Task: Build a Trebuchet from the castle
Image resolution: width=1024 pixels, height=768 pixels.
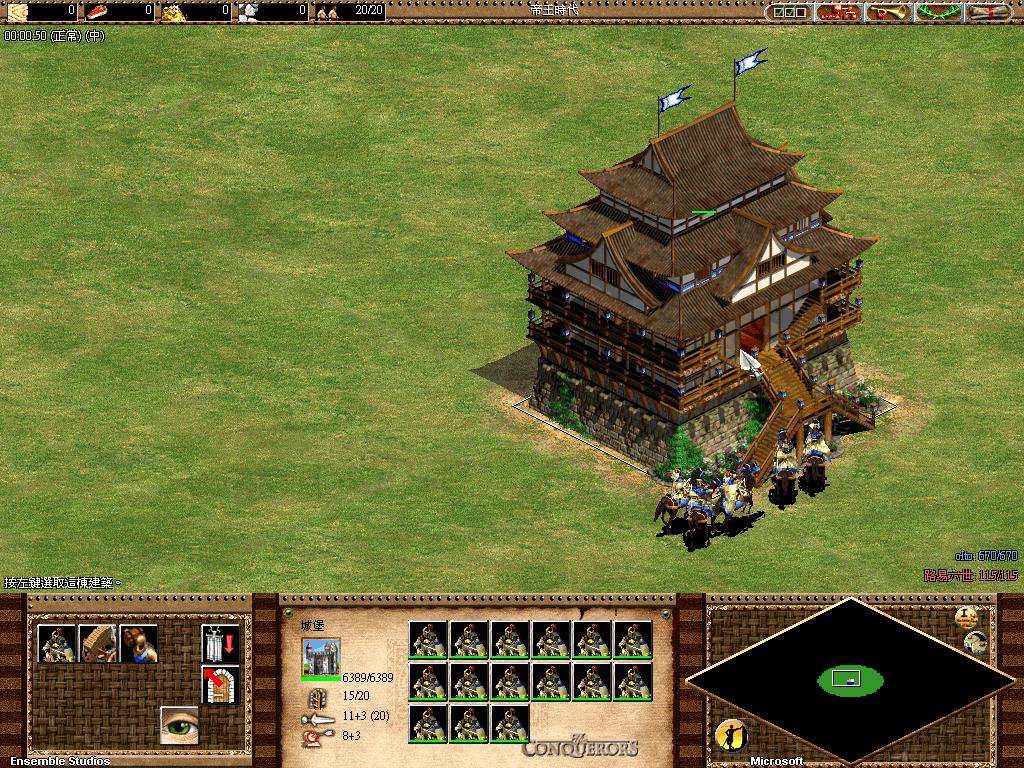Action: [98, 644]
